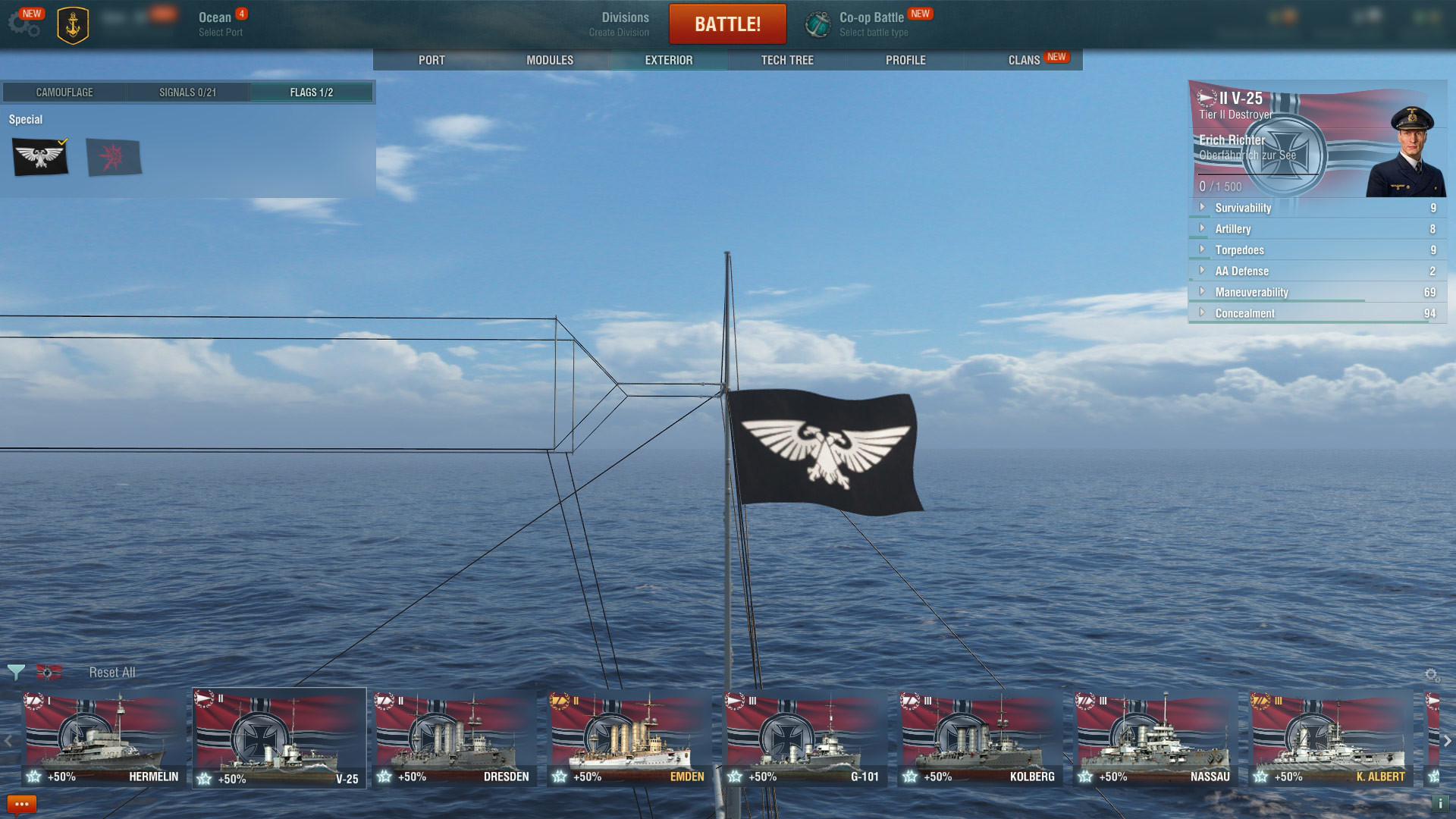Open the TECH TREE tab
Image resolution: width=1456 pixels, height=819 pixels.
[786, 60]
